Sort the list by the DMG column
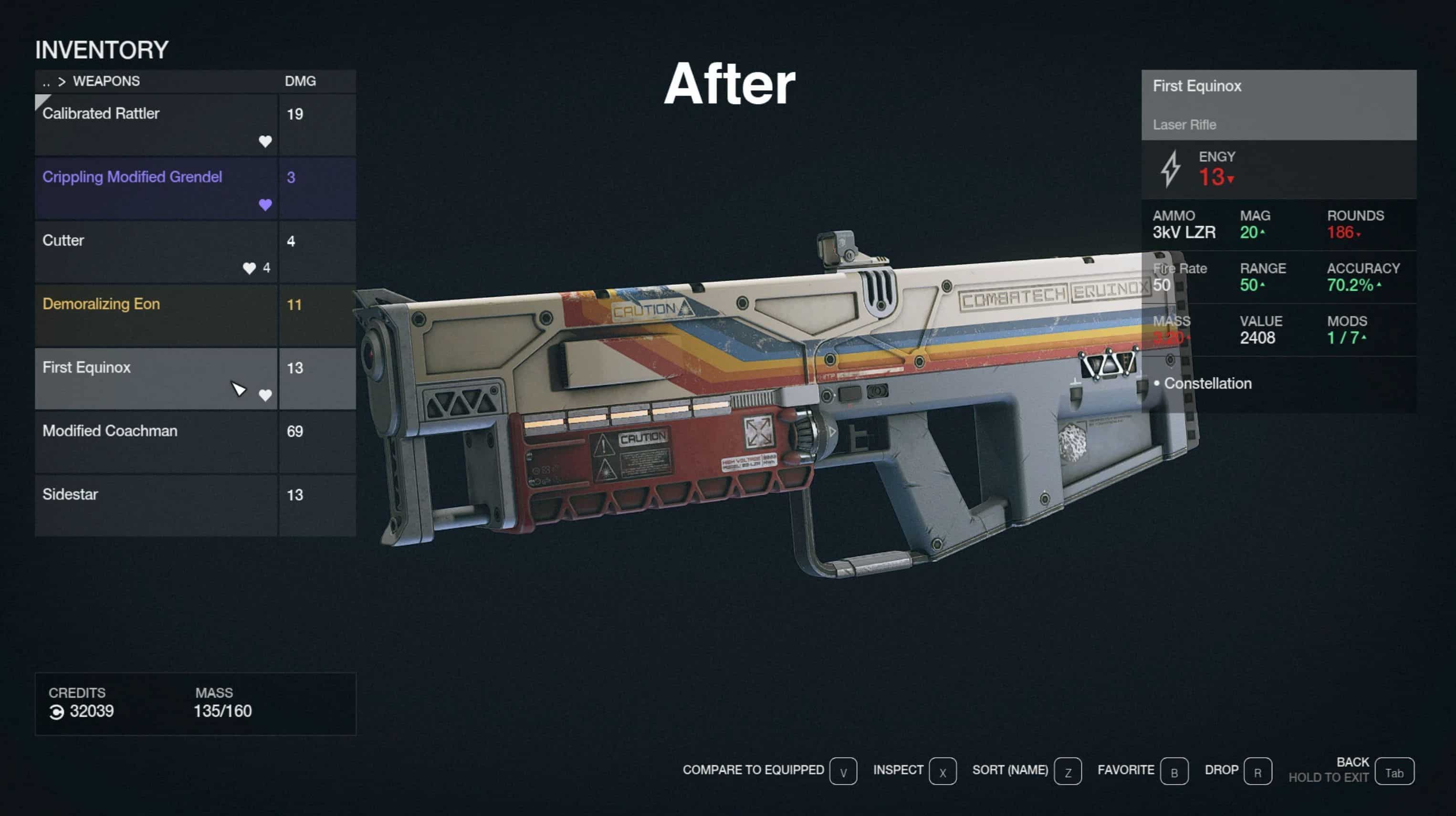1456x816 pixels. tap(300, 82)
